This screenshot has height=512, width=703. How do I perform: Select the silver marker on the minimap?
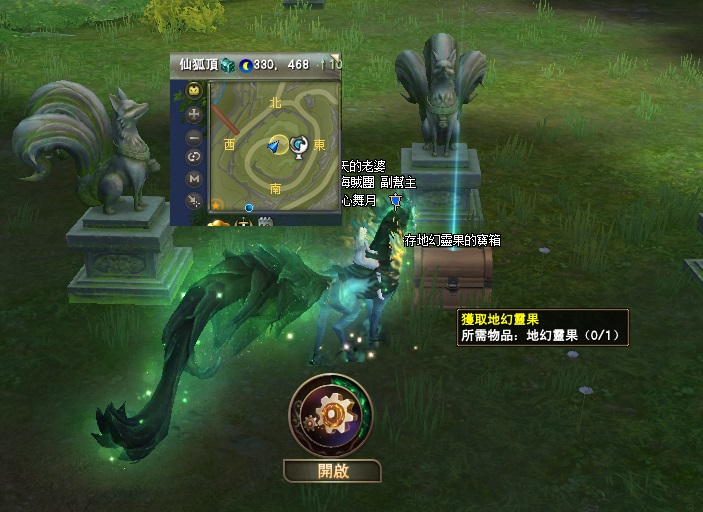[x=298, y=146]
